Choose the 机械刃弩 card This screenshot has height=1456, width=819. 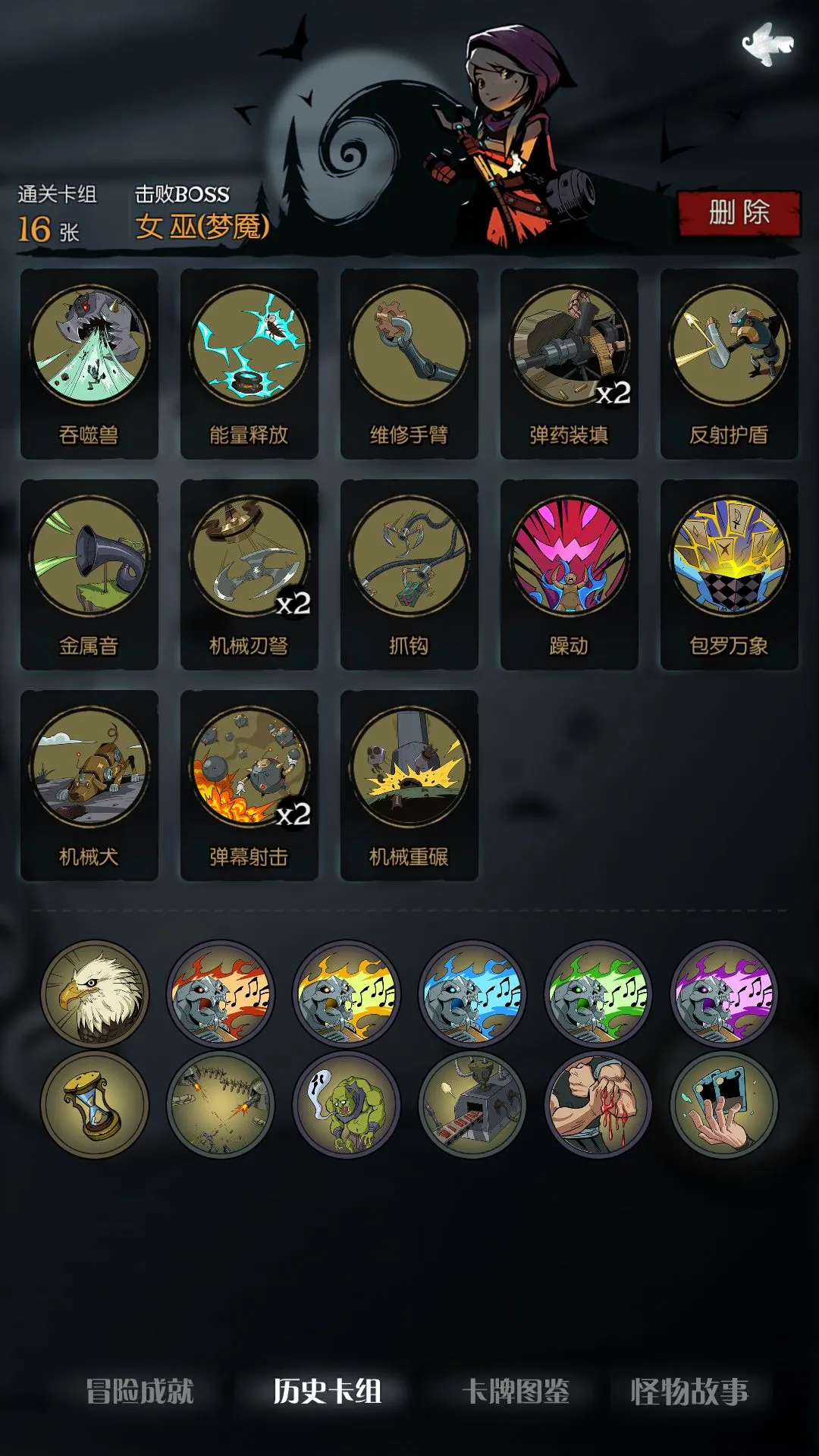[249, 574]
